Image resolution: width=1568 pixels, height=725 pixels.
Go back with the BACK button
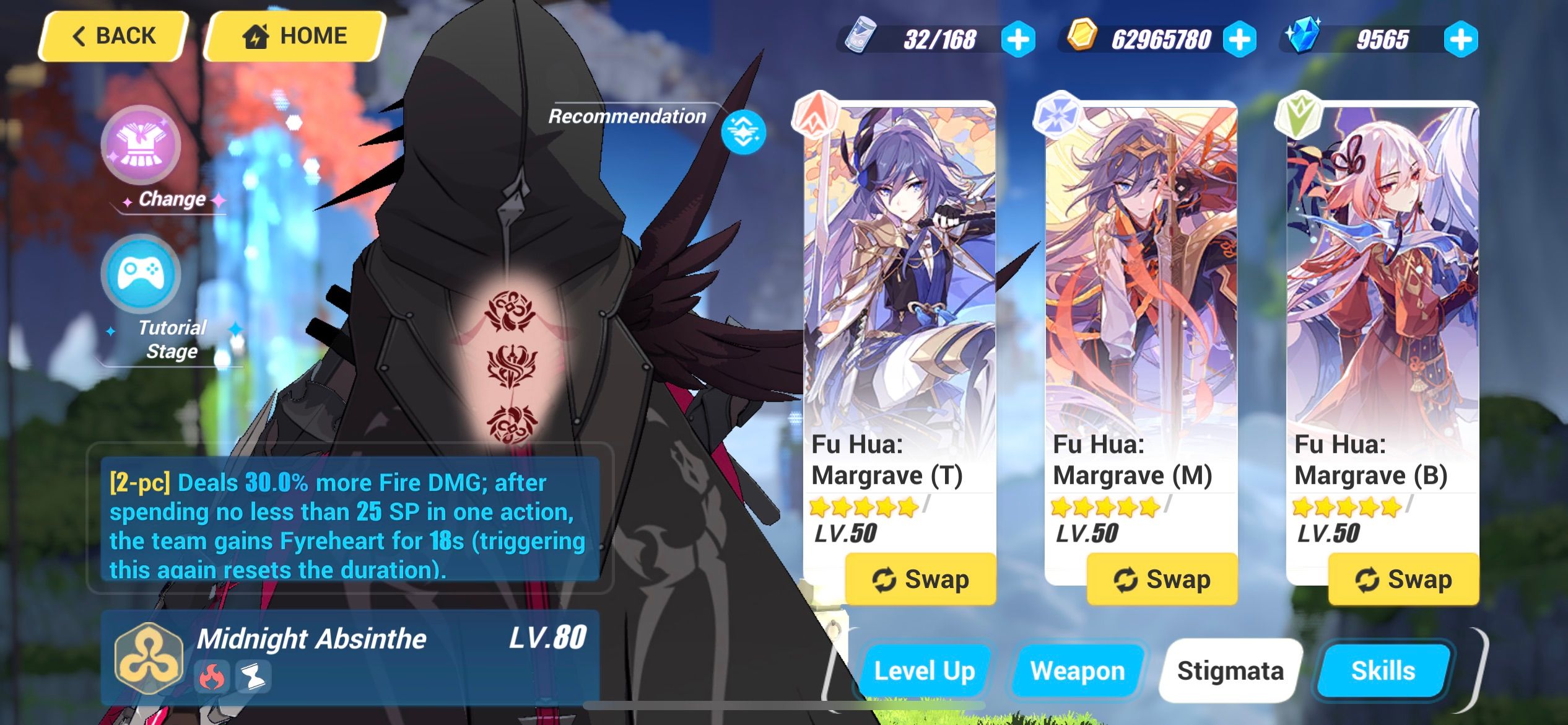pos(113,35)
